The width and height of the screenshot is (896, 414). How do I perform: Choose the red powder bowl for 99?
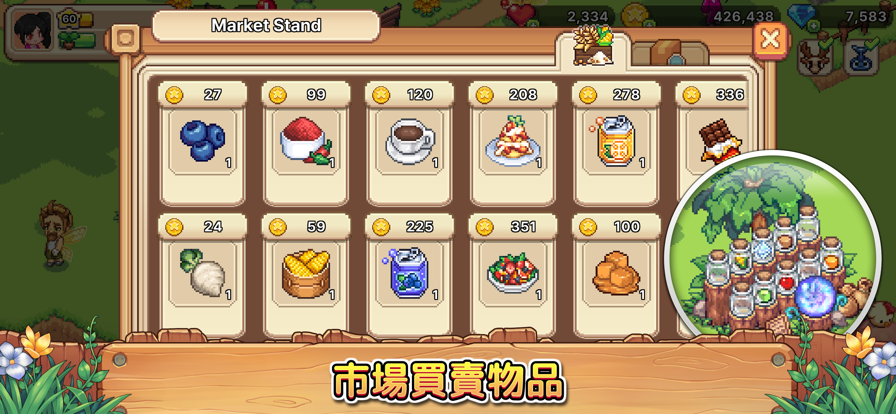click(x=306, y=141)
